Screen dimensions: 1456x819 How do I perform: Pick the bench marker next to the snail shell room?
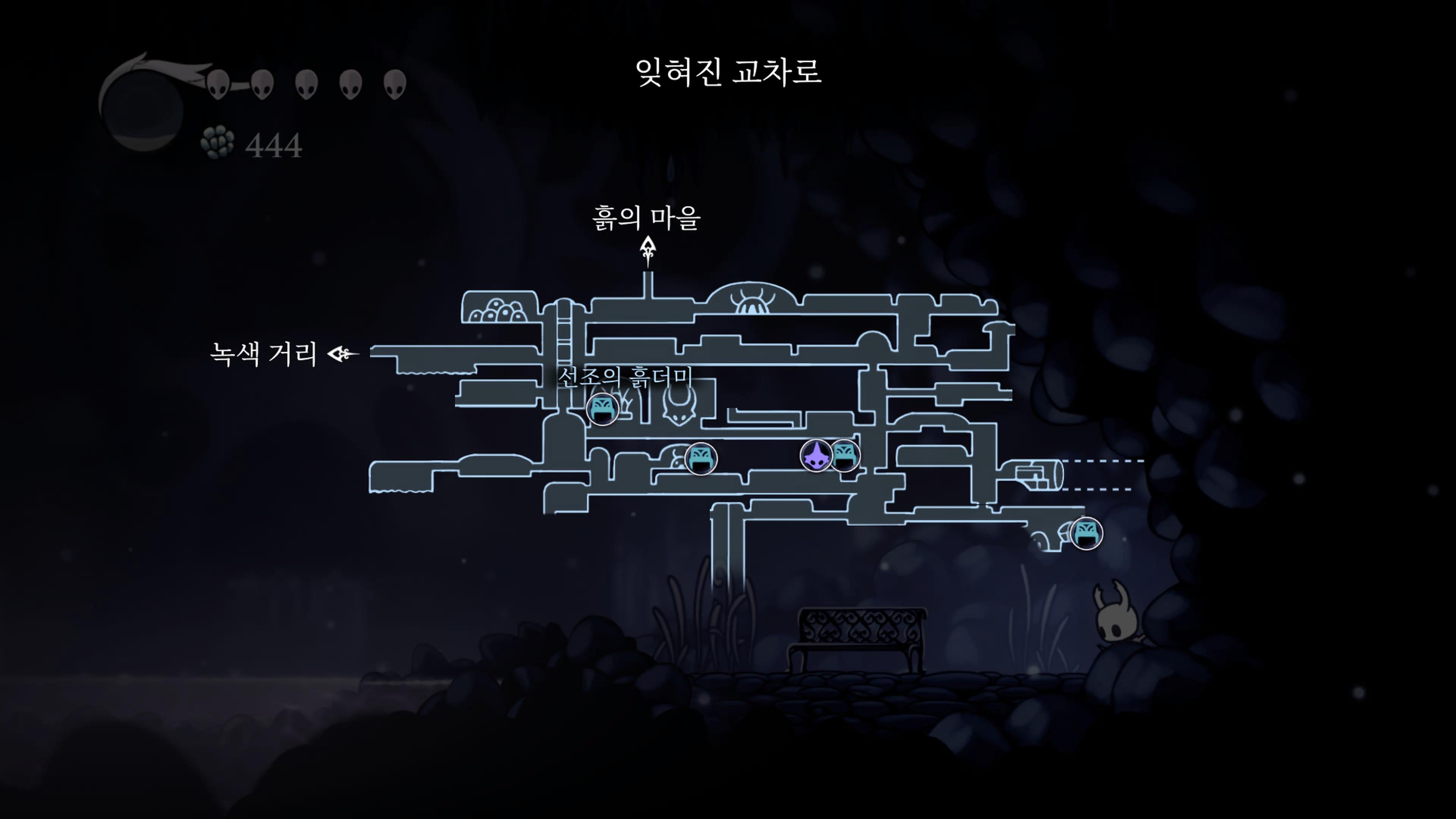(701, 458)
